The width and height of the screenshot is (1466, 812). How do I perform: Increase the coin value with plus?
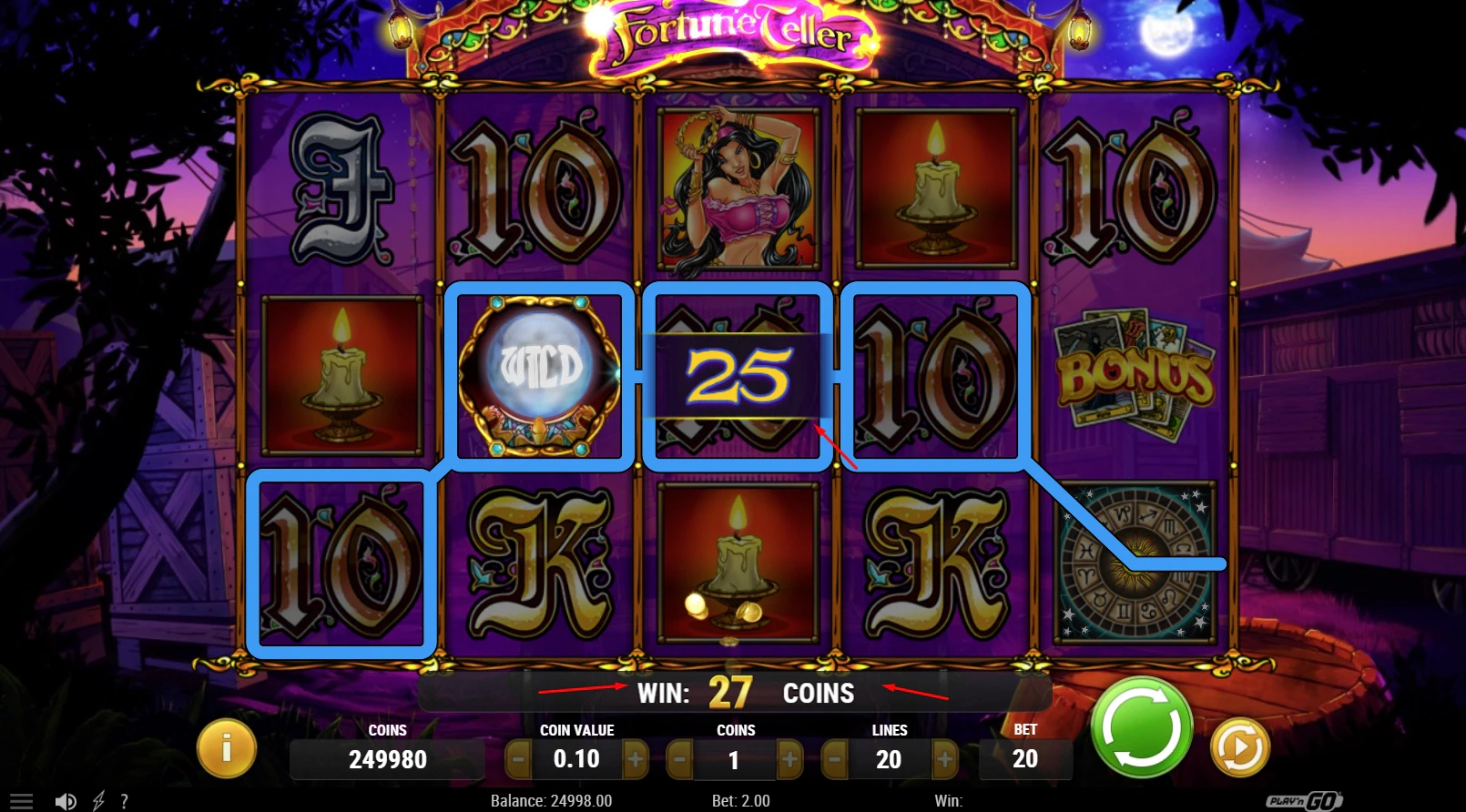(637, 758)
